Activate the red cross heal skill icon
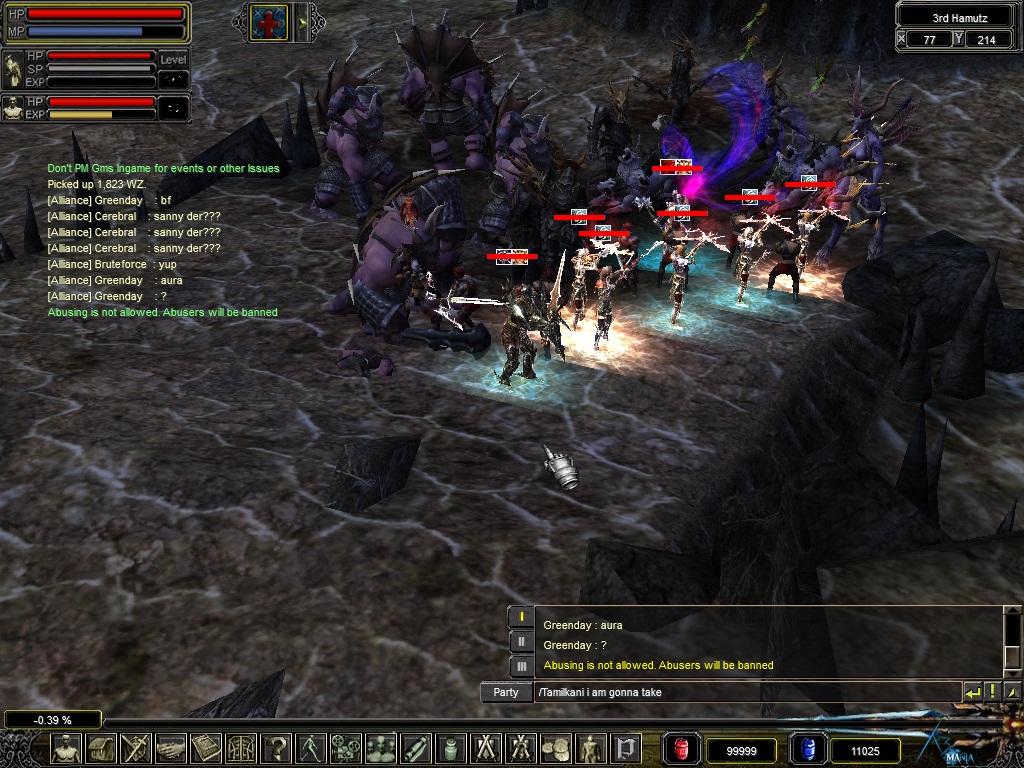This screenshot has width=1024, height=768. (x=270, y=22)
